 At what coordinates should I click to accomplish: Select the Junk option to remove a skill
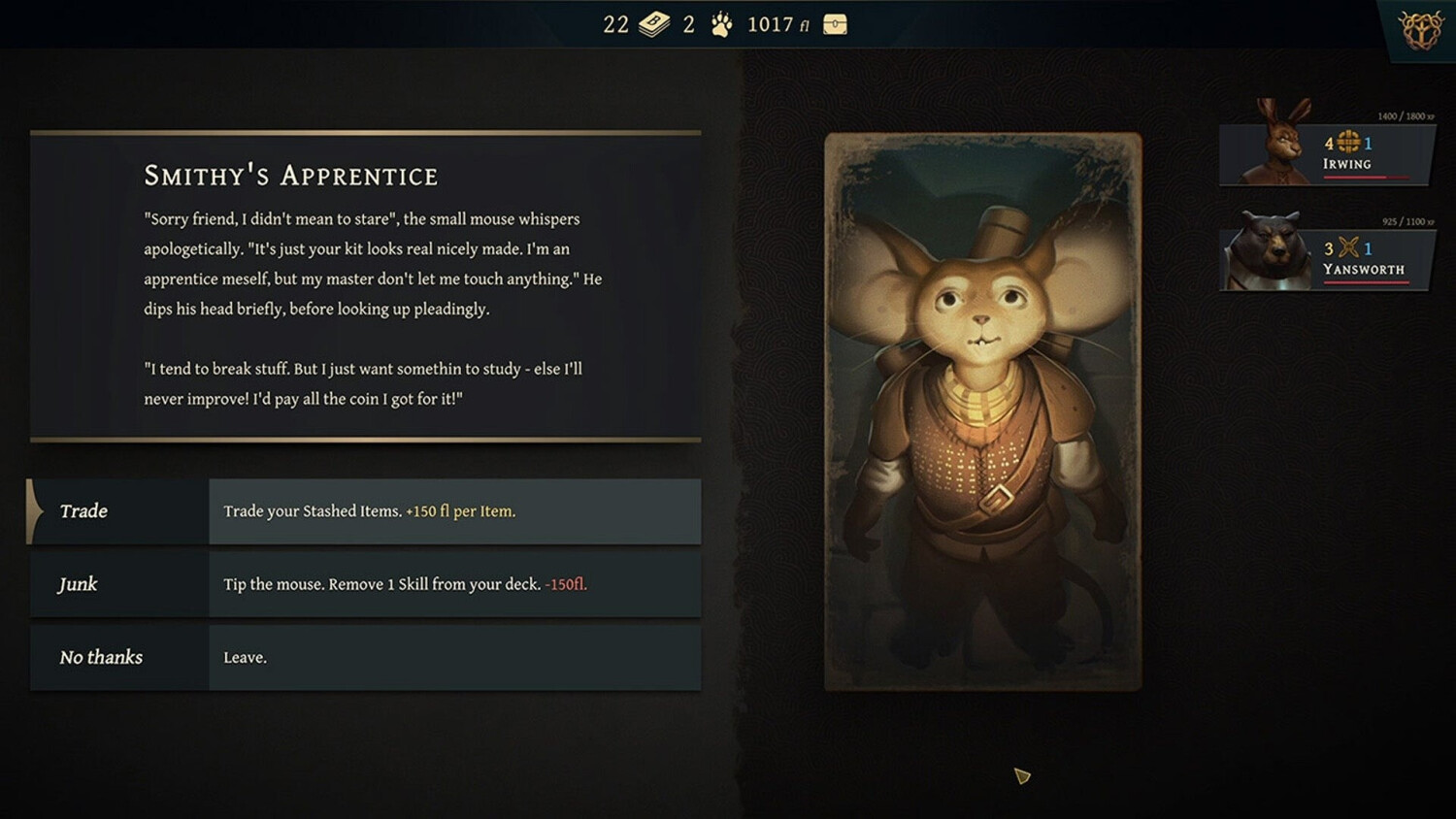pos(365,584)
